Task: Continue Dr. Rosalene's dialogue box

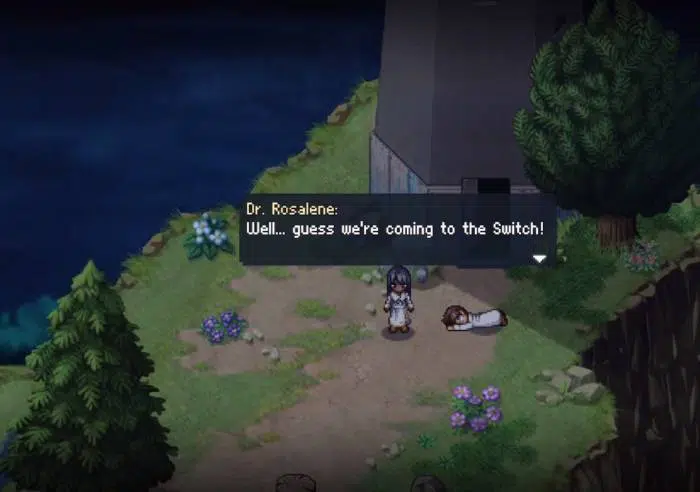Action: [x=396, y=229]
